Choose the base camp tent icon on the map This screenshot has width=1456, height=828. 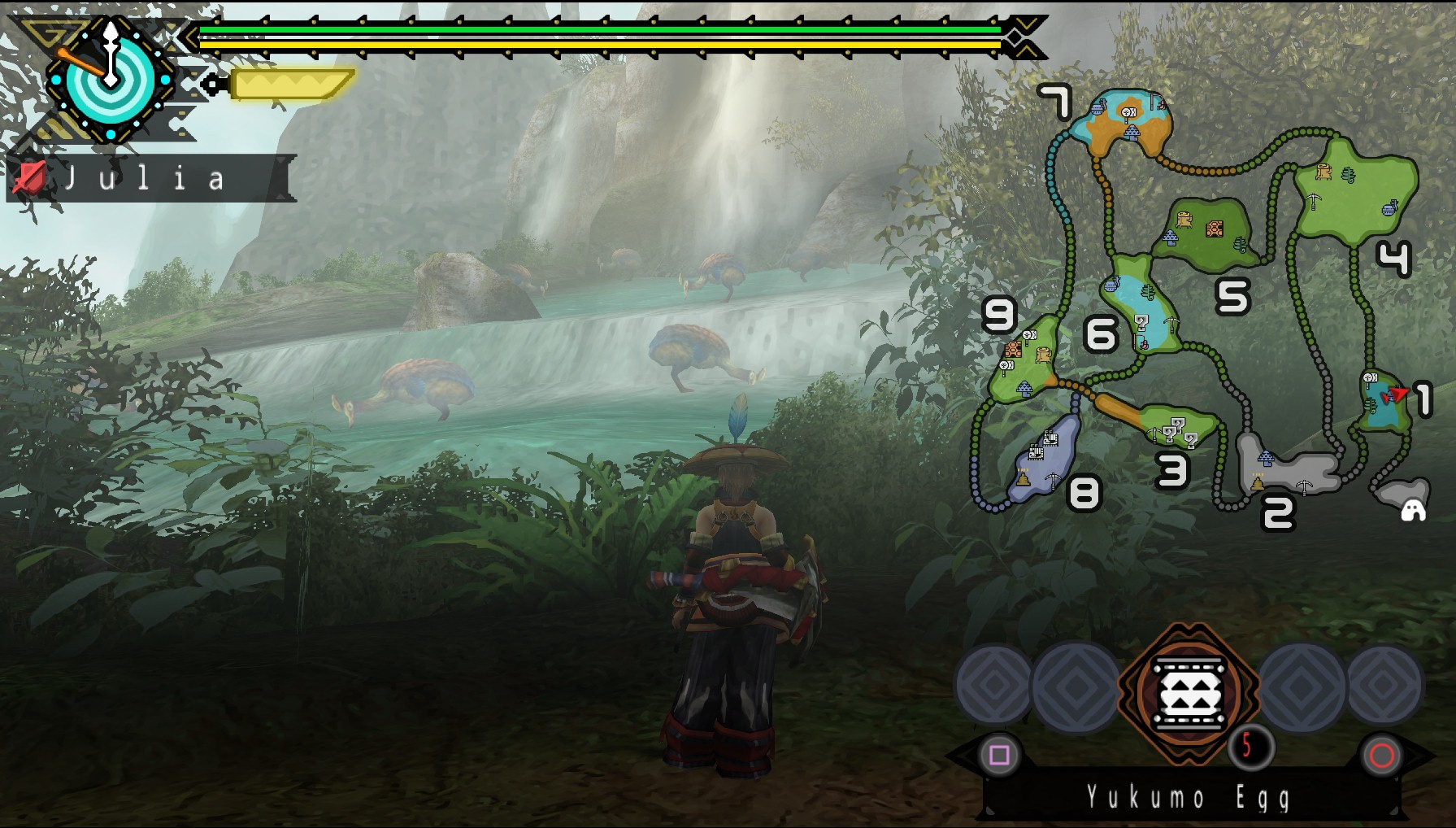(x=1413, y=509)
